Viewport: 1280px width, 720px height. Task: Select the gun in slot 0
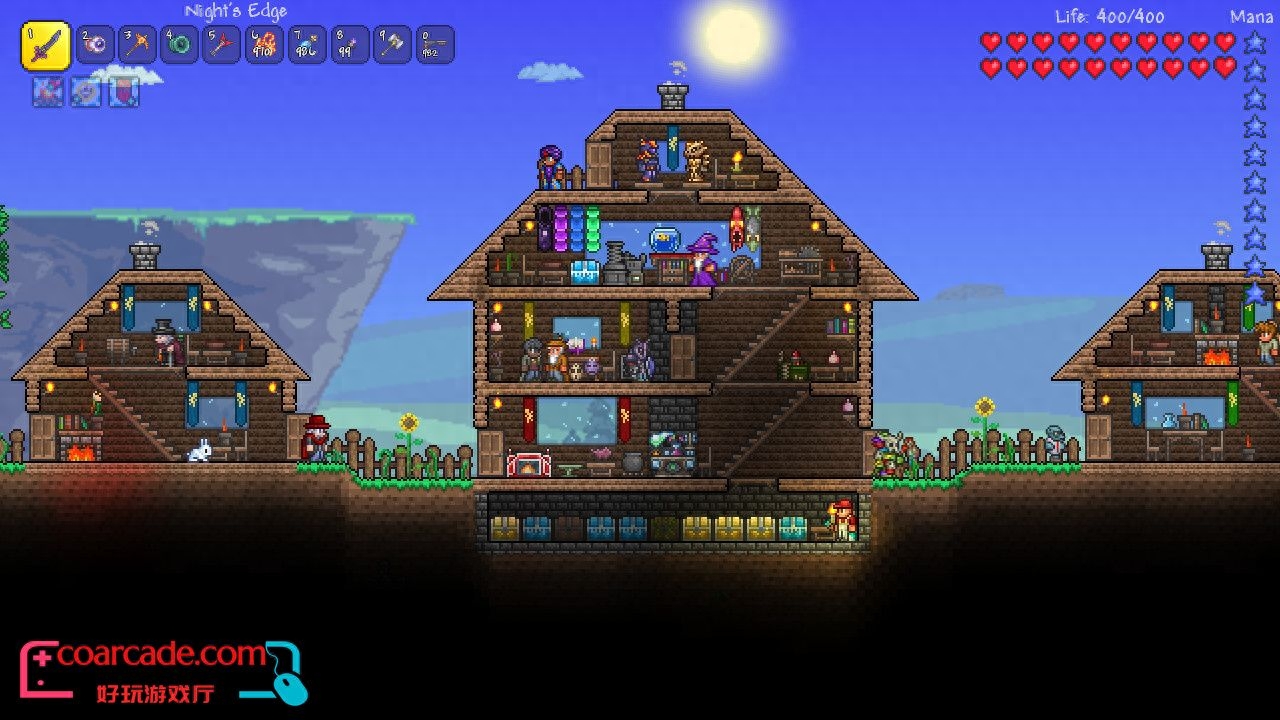tap(435, 45)
